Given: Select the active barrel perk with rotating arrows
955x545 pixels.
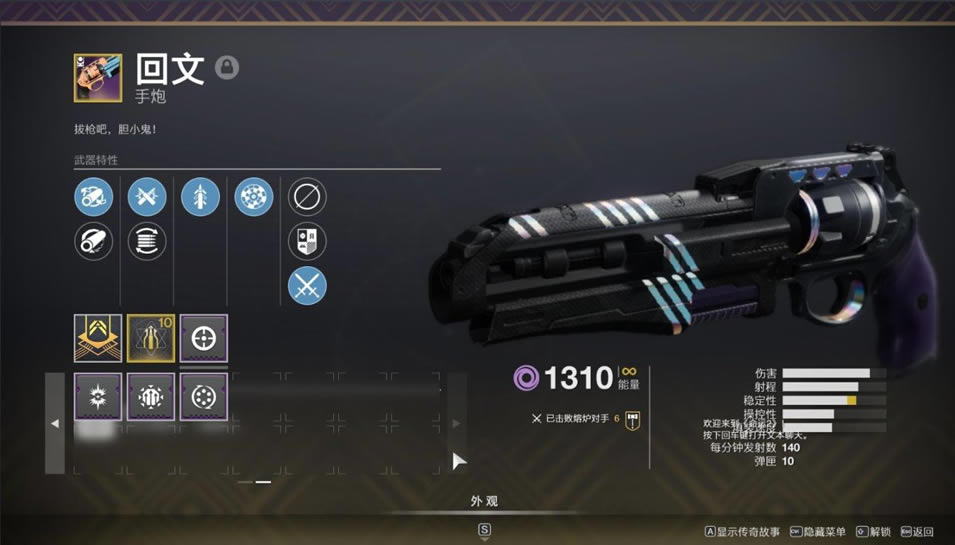Looking at the screenshot, I should point(94,197).
